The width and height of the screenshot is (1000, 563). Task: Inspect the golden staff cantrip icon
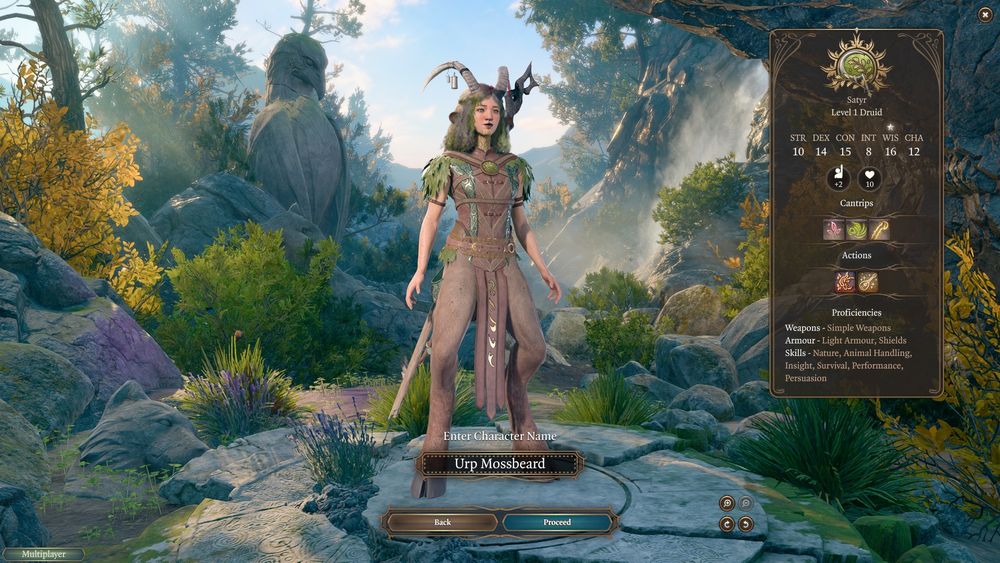879,230
